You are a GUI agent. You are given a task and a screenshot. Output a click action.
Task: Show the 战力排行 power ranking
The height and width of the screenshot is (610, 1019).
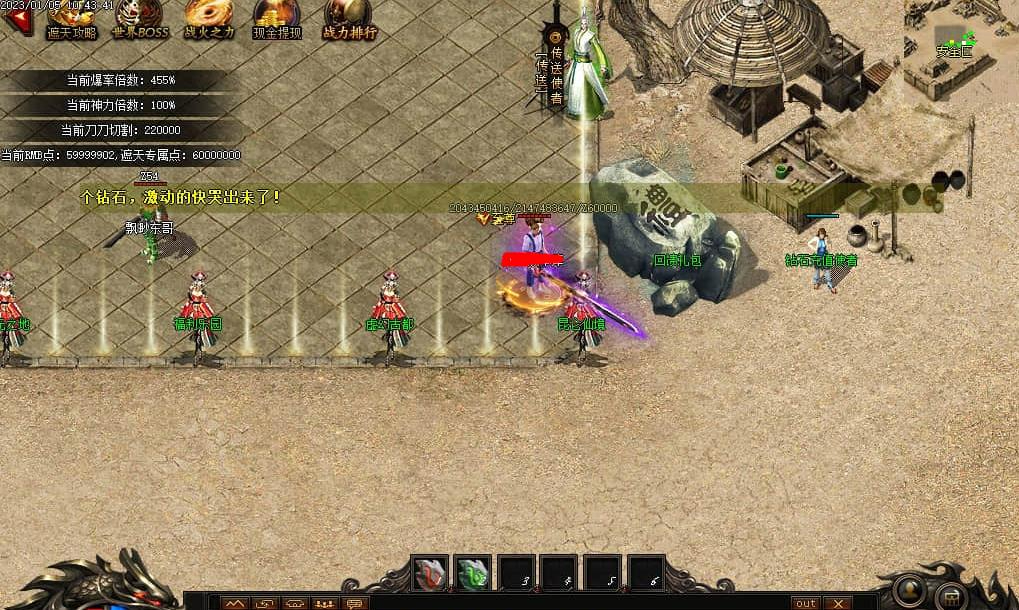coord(349,17)
